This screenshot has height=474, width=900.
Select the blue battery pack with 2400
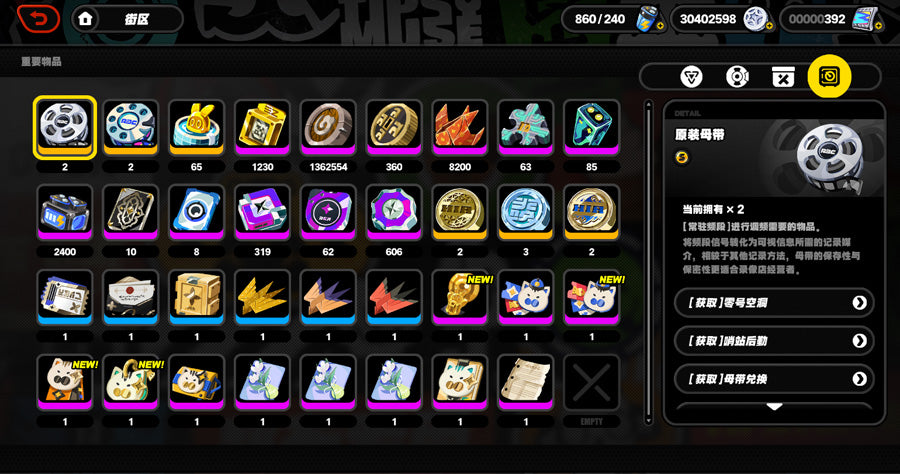65,211
